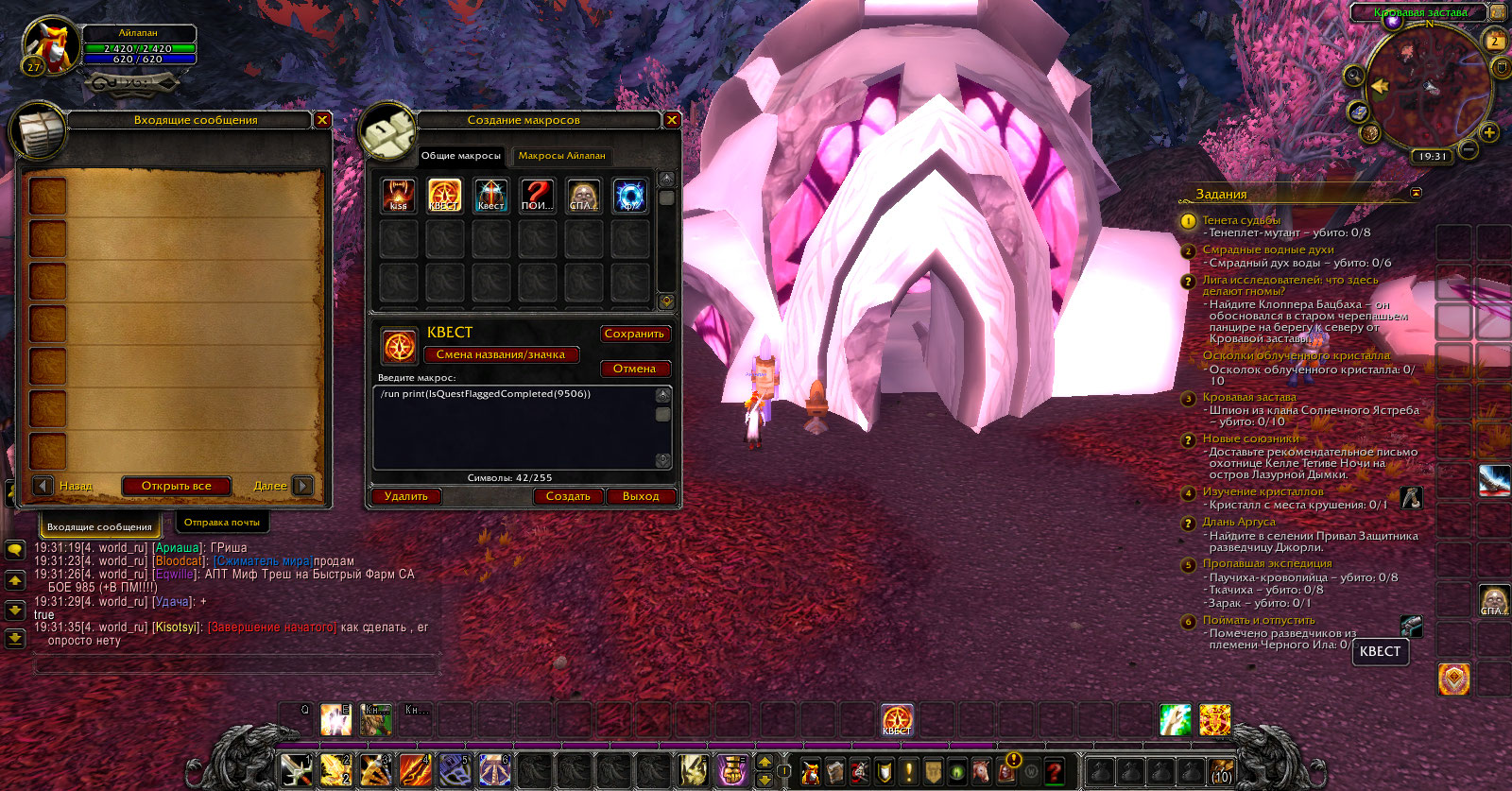Close the inbox mail window

pos(322,120)
